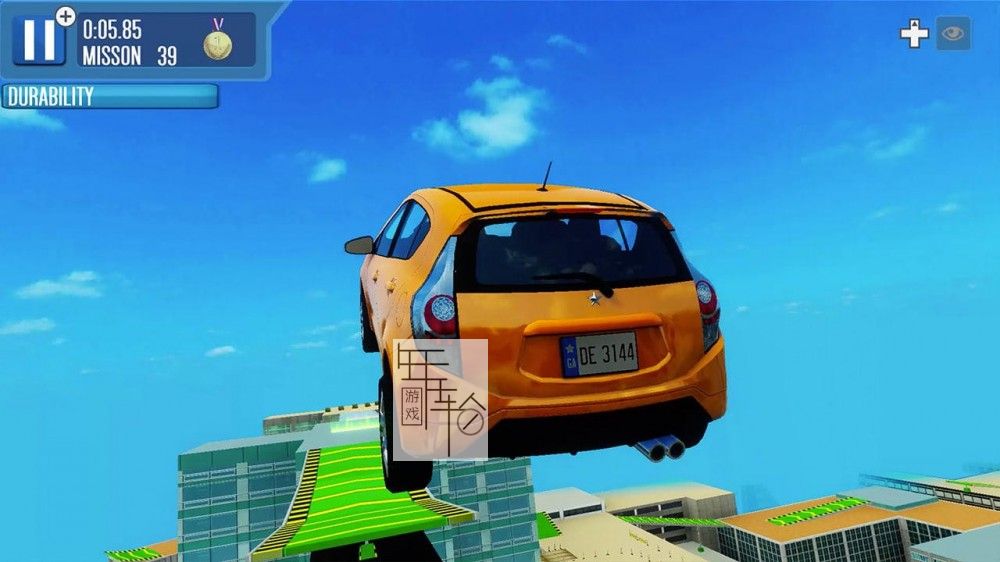Pause the game with the pause button
This screenshot has height=562, width=1000.
coord(39,39)
